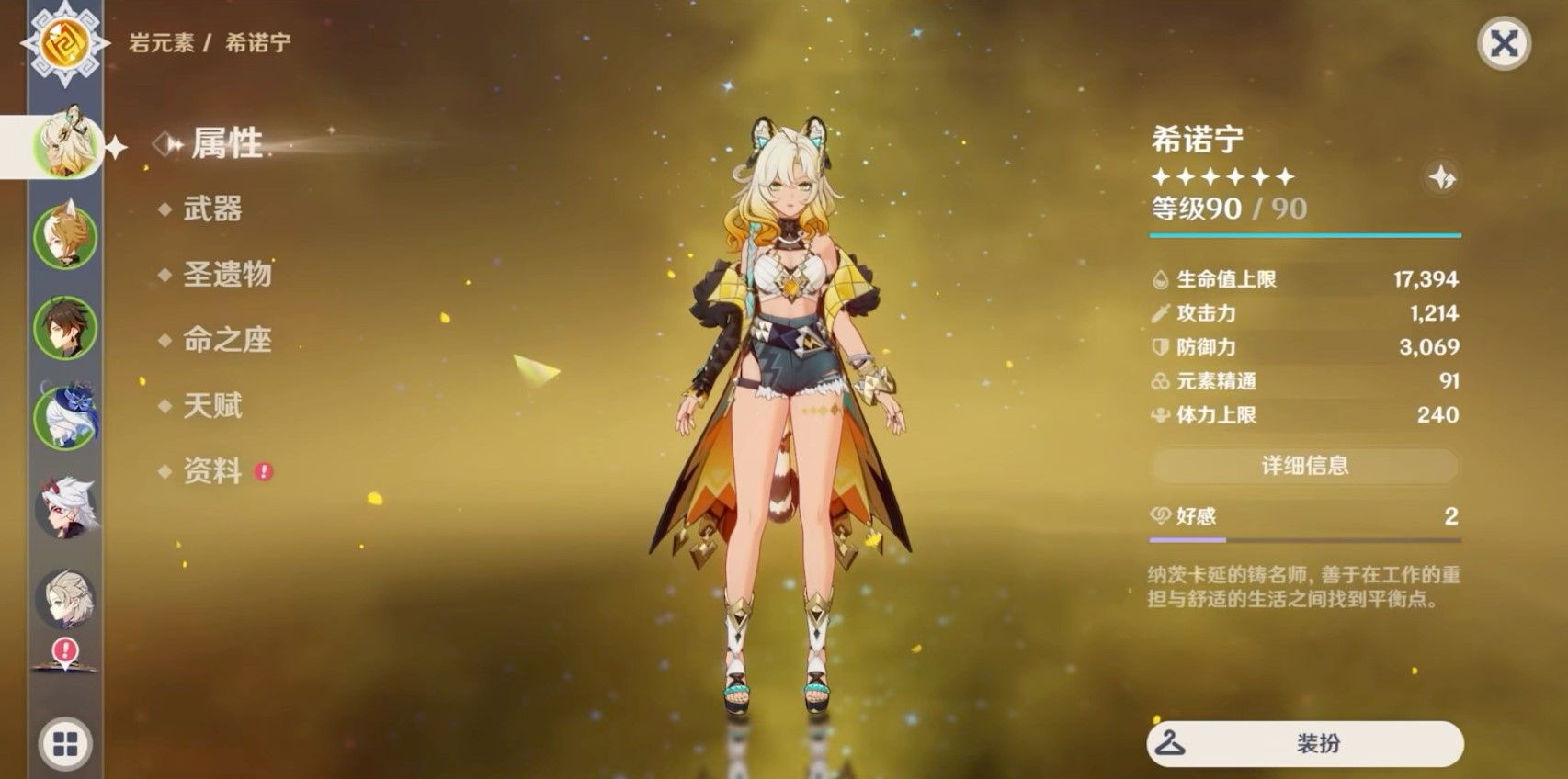The width and height of the screenshot is (1568, 779).
Task: Choose the light-haired character at list bottom
Action: coord(65,598)
